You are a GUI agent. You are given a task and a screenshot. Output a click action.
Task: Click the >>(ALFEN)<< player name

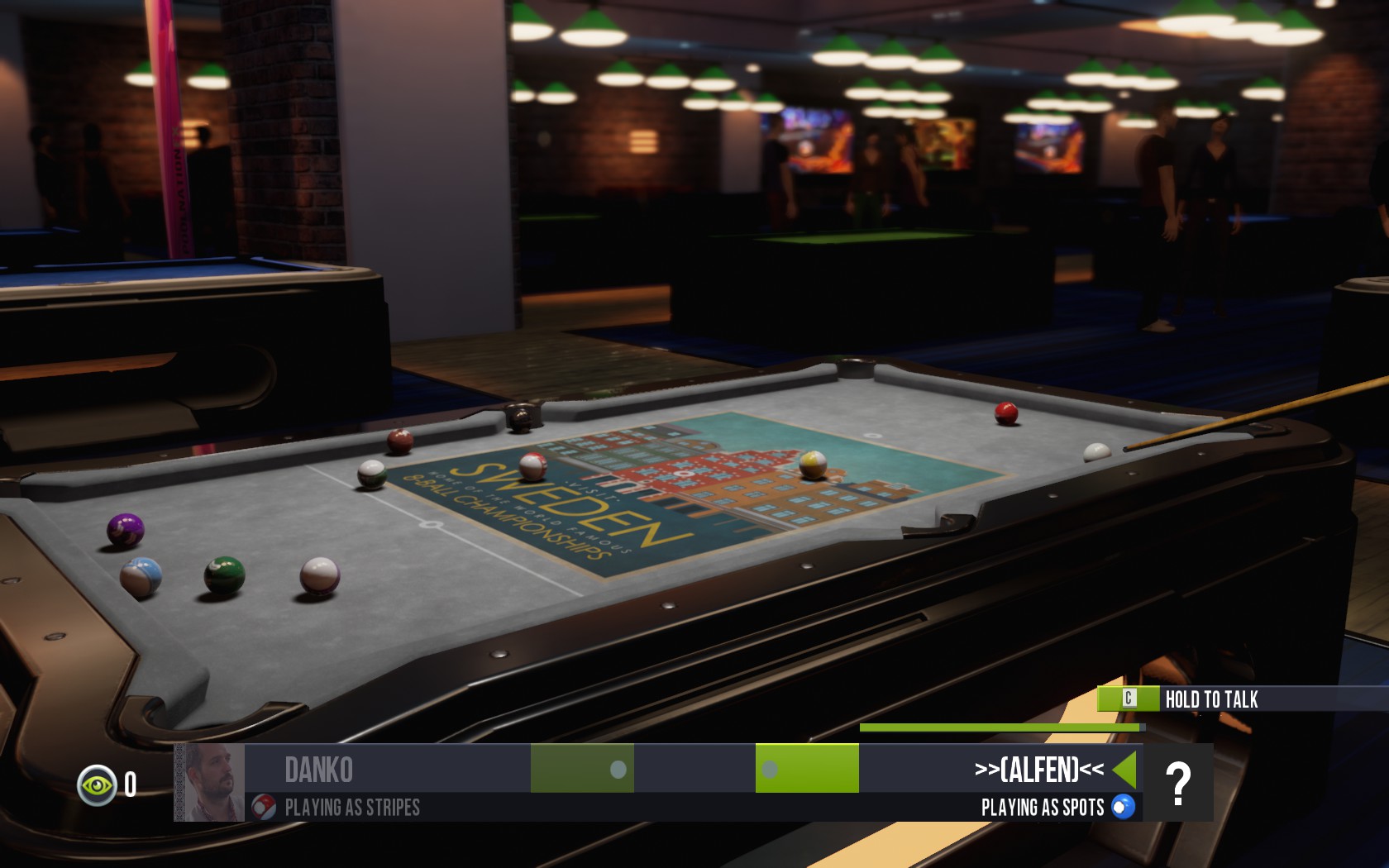pyautogui.click(x=1038, y=768)
